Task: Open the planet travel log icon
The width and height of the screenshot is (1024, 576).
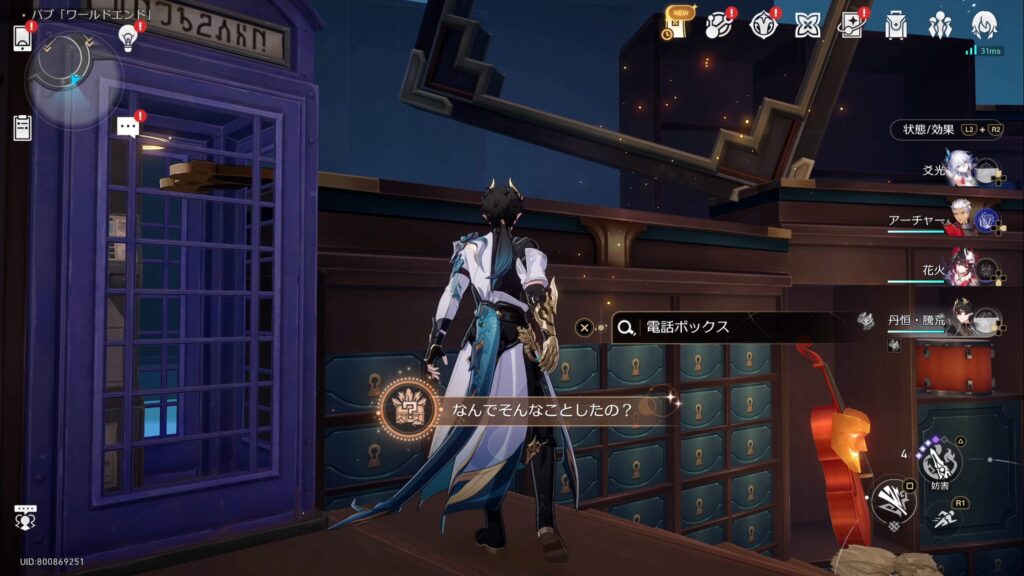Action: (719, 26)
